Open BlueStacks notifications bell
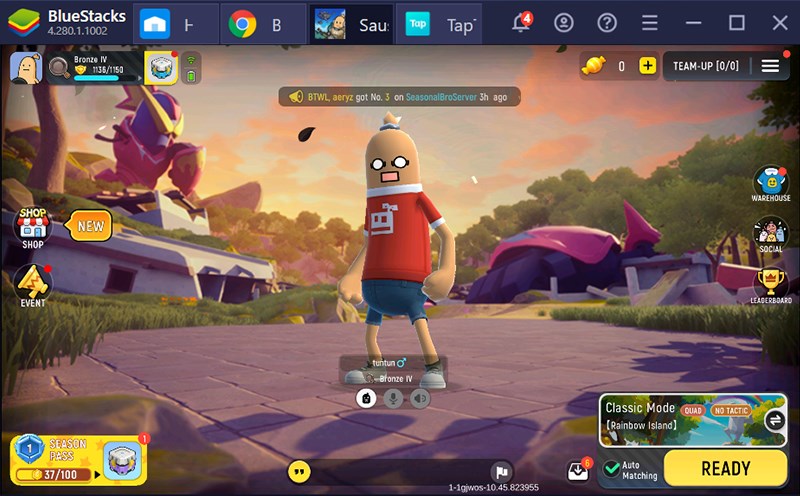This screenshot has width=800, height=496. [x=521, y=23]
